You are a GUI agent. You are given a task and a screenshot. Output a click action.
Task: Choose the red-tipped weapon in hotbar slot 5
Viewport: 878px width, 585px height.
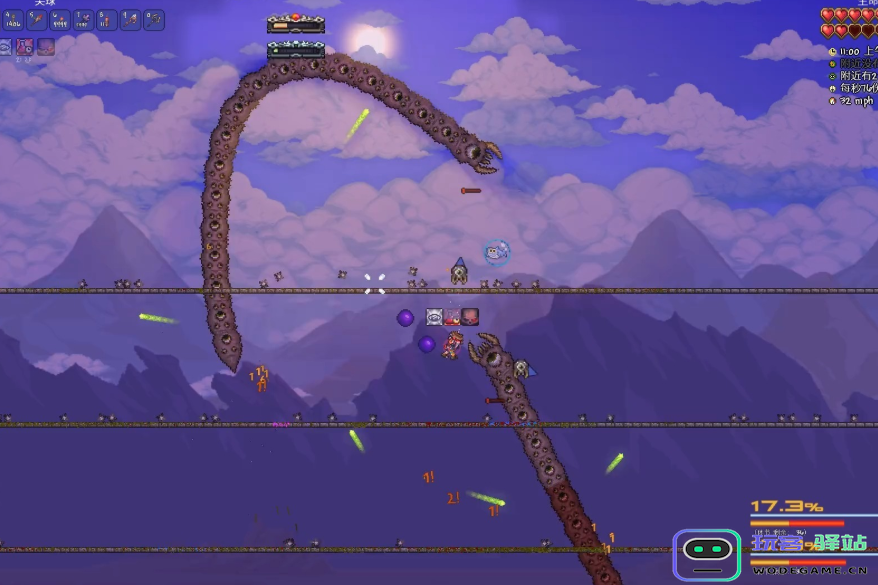coord(36,20)
